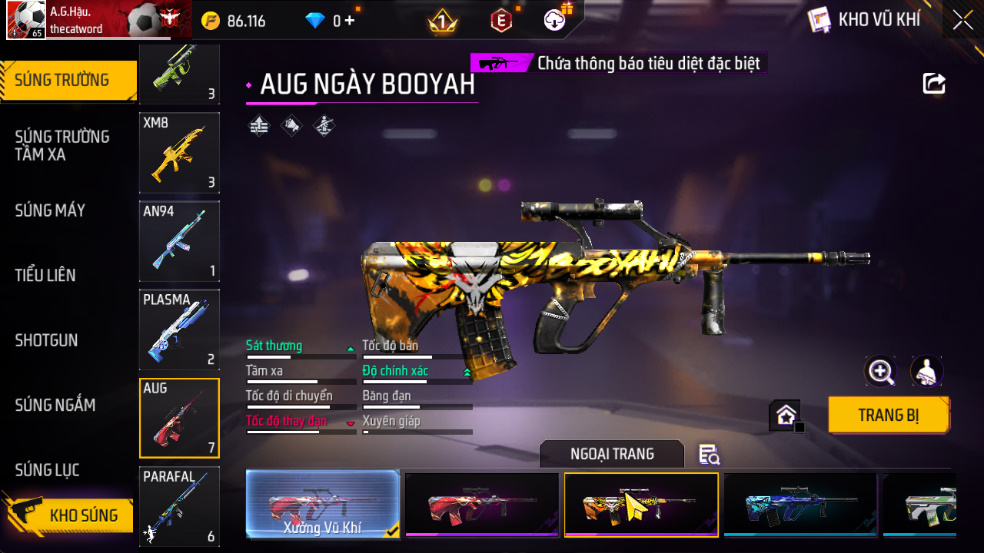Choose the PLASMA weapon tile

pos(179,330)
